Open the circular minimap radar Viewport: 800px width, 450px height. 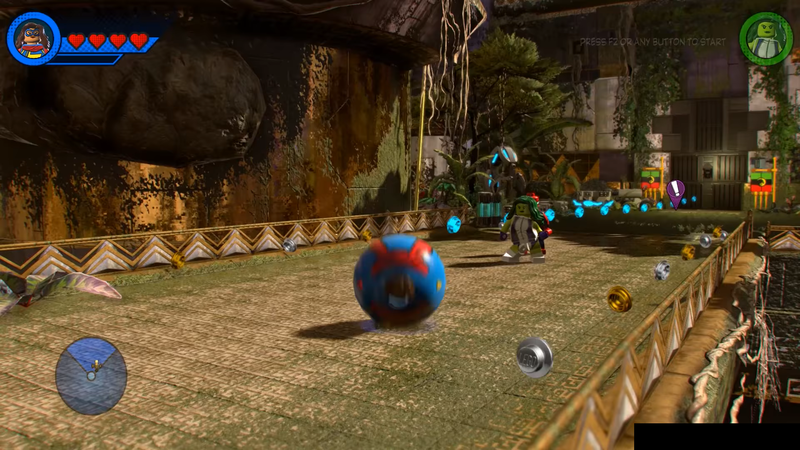tap(91, 375)
